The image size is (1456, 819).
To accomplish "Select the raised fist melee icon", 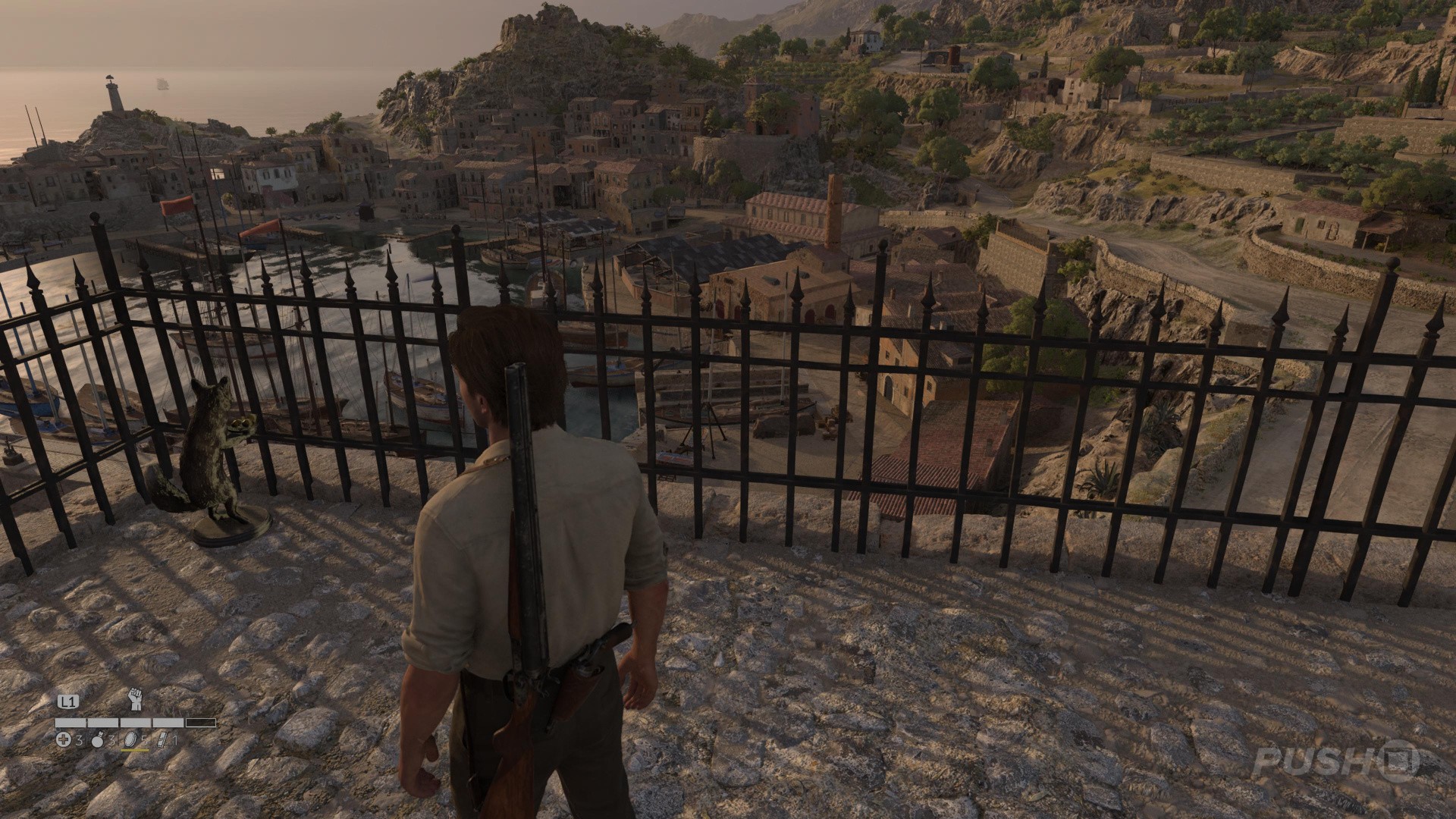I will click(x=136, y=698).
